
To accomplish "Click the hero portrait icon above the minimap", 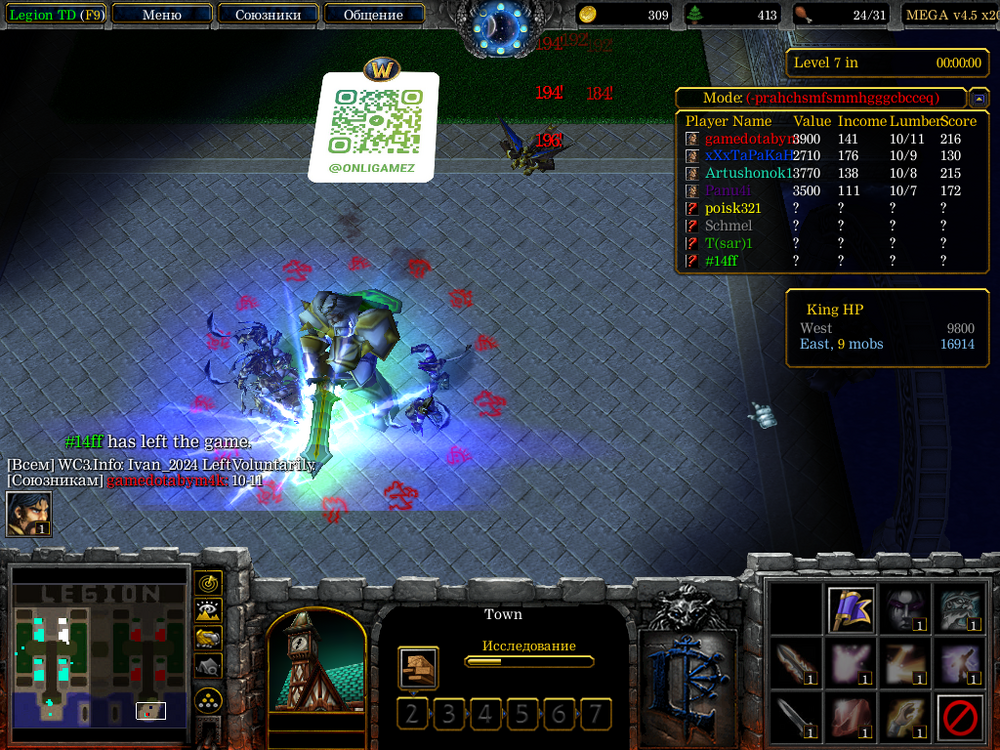I will coord(29,514).
